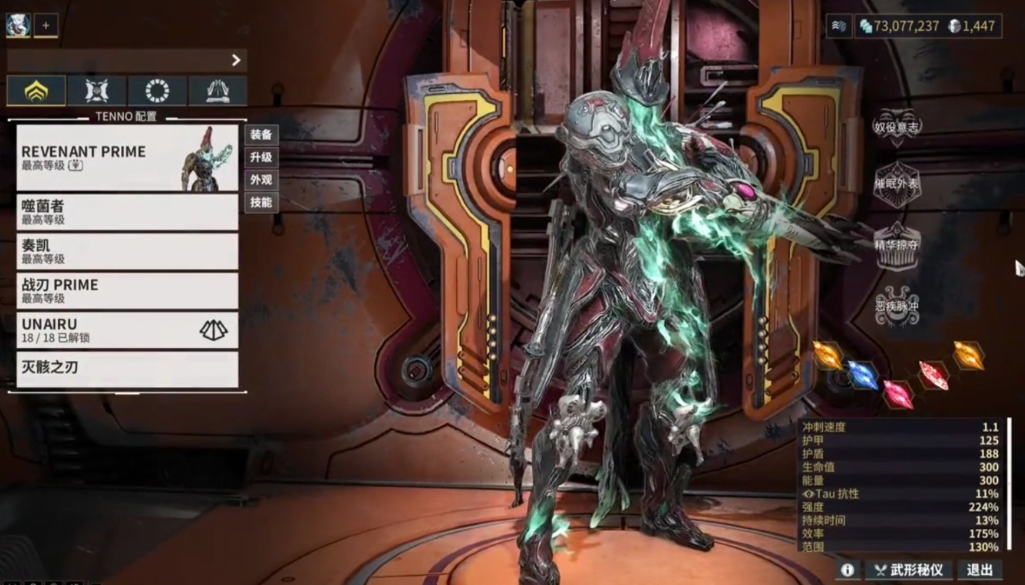Select the REVENANT PRIME warframe slot
Screen dimensions: 1025x585
(127, 157)
